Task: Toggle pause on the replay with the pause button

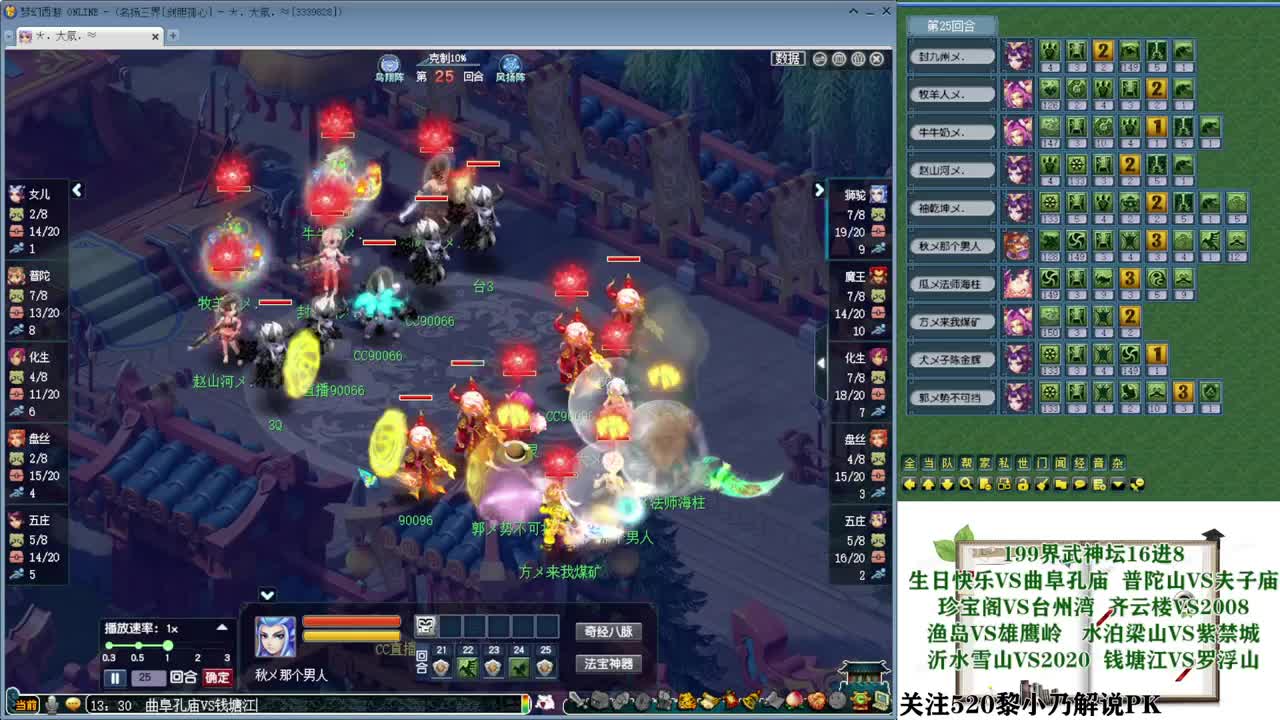Action: point(115,676)
